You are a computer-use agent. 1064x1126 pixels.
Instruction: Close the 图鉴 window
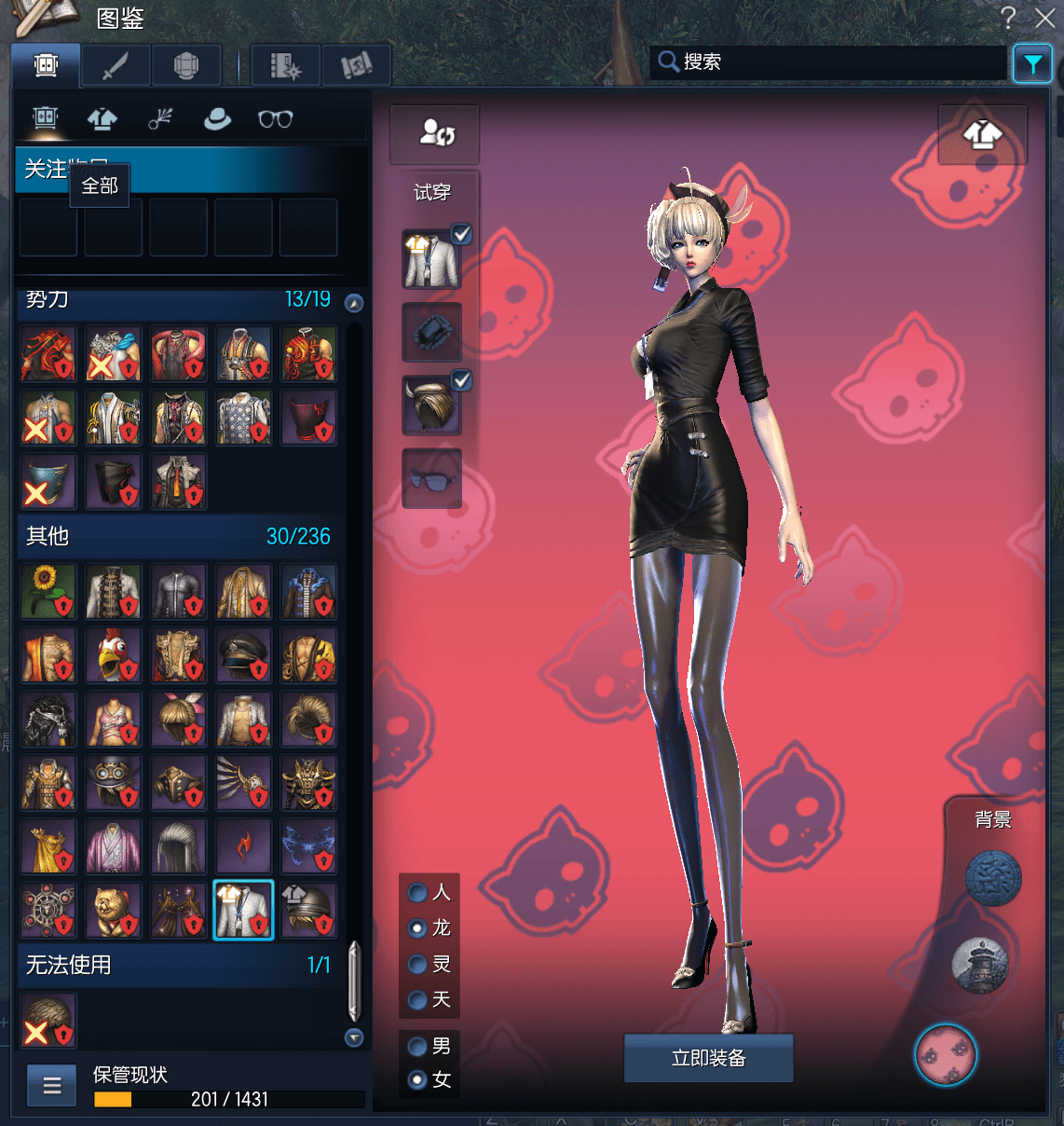pos(1045,18)
